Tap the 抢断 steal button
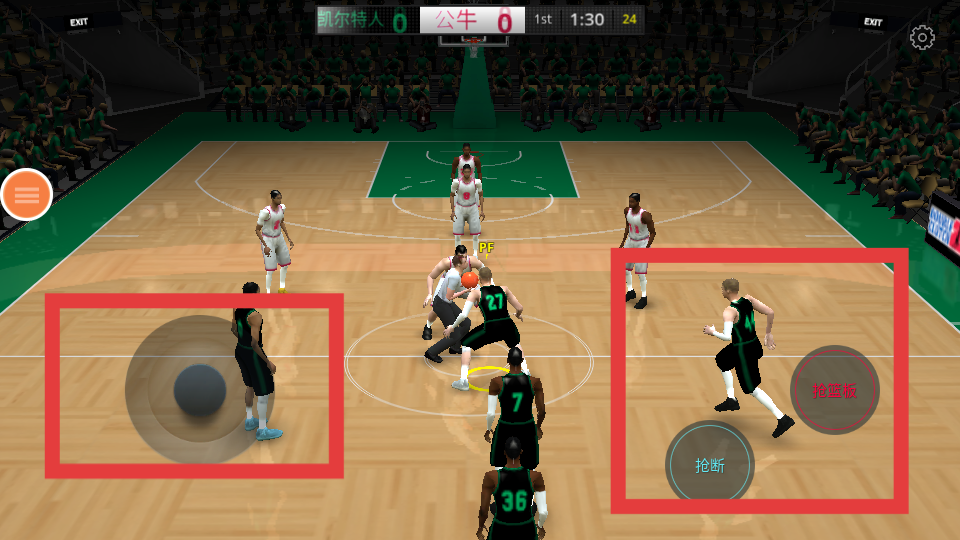 710,465
